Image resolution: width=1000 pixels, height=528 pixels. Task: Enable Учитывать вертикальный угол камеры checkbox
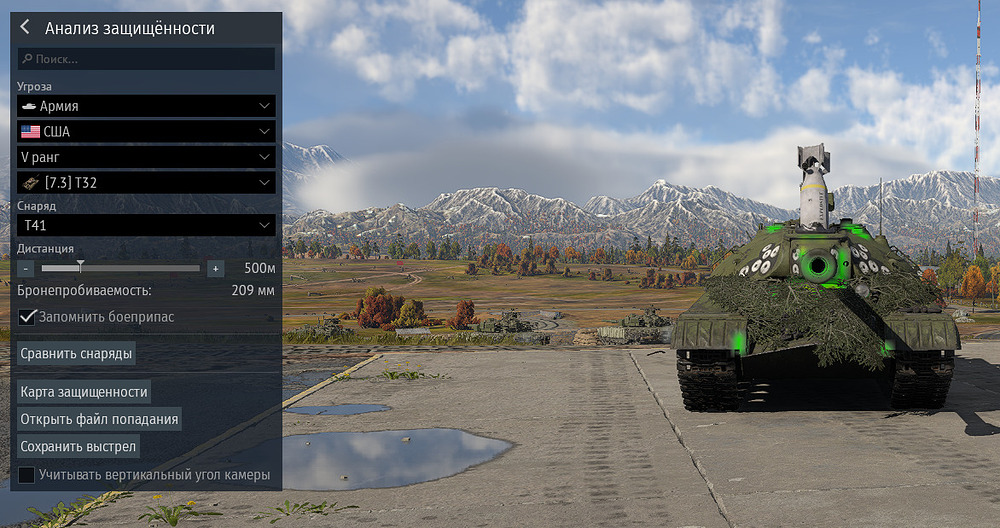tap(27, 475)
